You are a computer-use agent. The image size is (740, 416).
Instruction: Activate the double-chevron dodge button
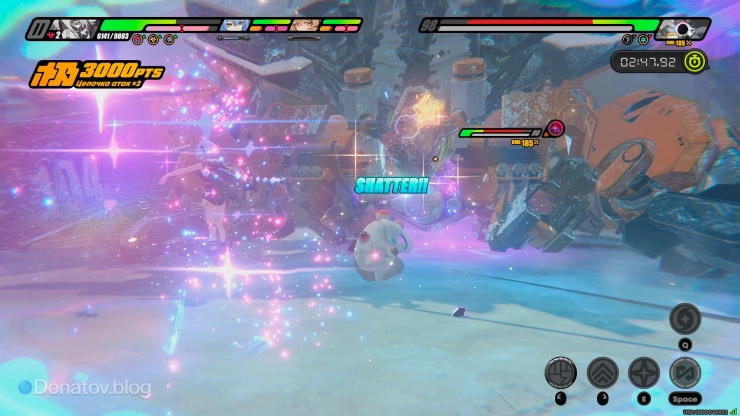(602, 373)
